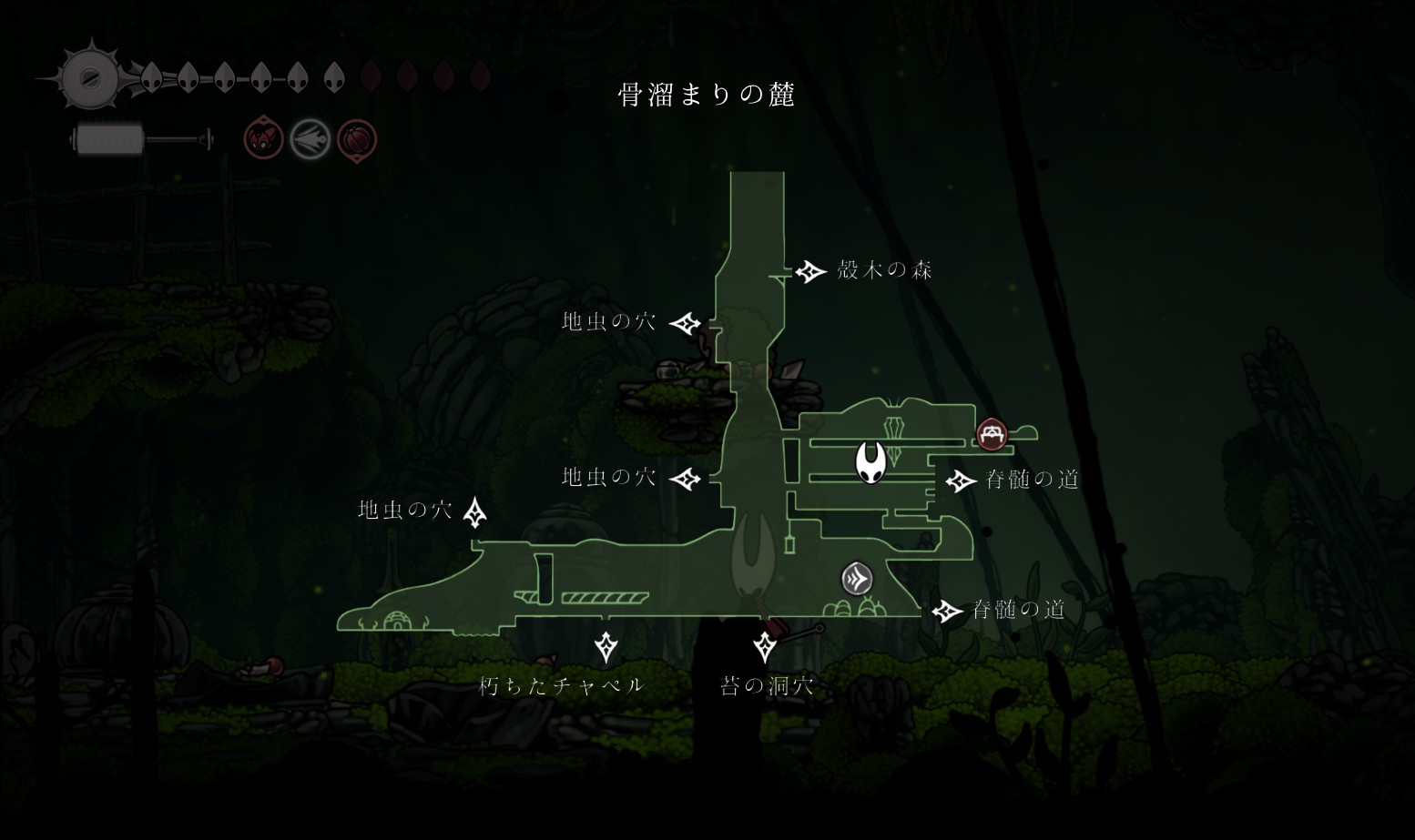Select the 殻木の森 exit marker
1415x840 pixels.
click(810, 271)
